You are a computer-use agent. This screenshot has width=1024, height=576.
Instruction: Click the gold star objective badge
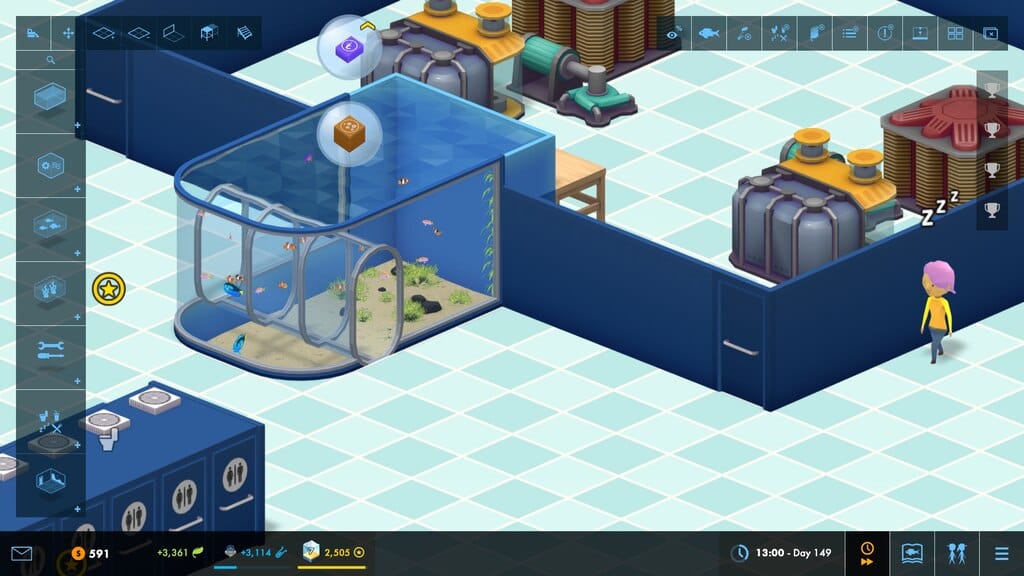coord(108,290)
